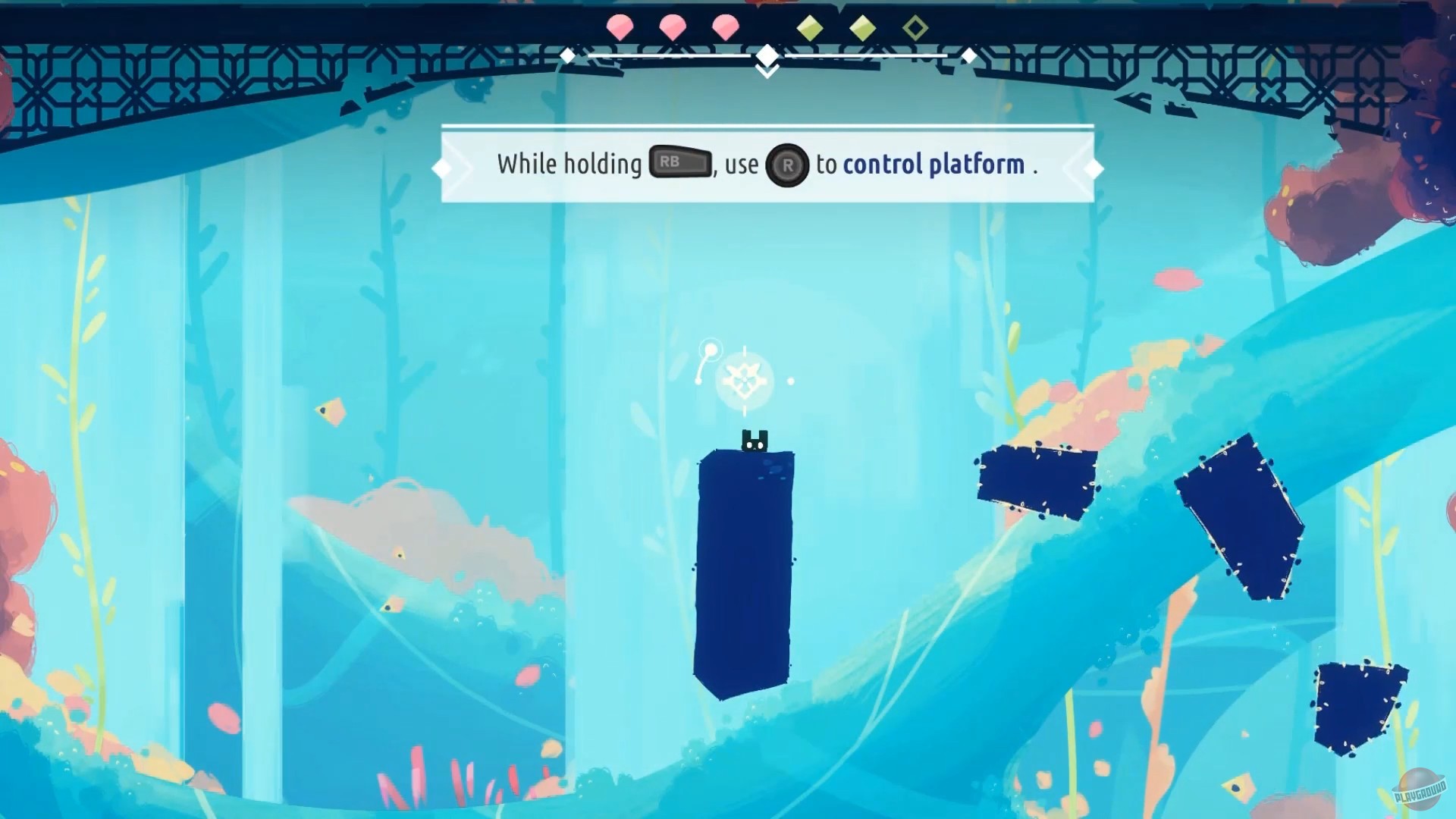Click the R stick icon in the tutorial bar

pos(788,165)
